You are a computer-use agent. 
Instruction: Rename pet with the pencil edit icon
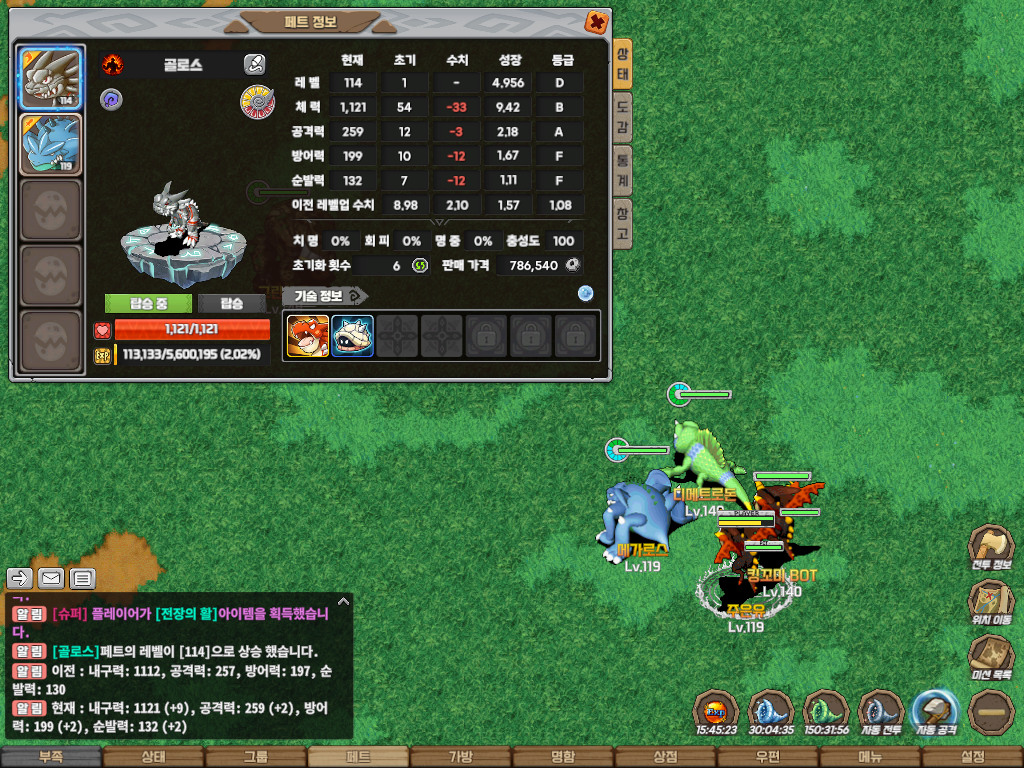pyautogui.click(x=254, y=65)
